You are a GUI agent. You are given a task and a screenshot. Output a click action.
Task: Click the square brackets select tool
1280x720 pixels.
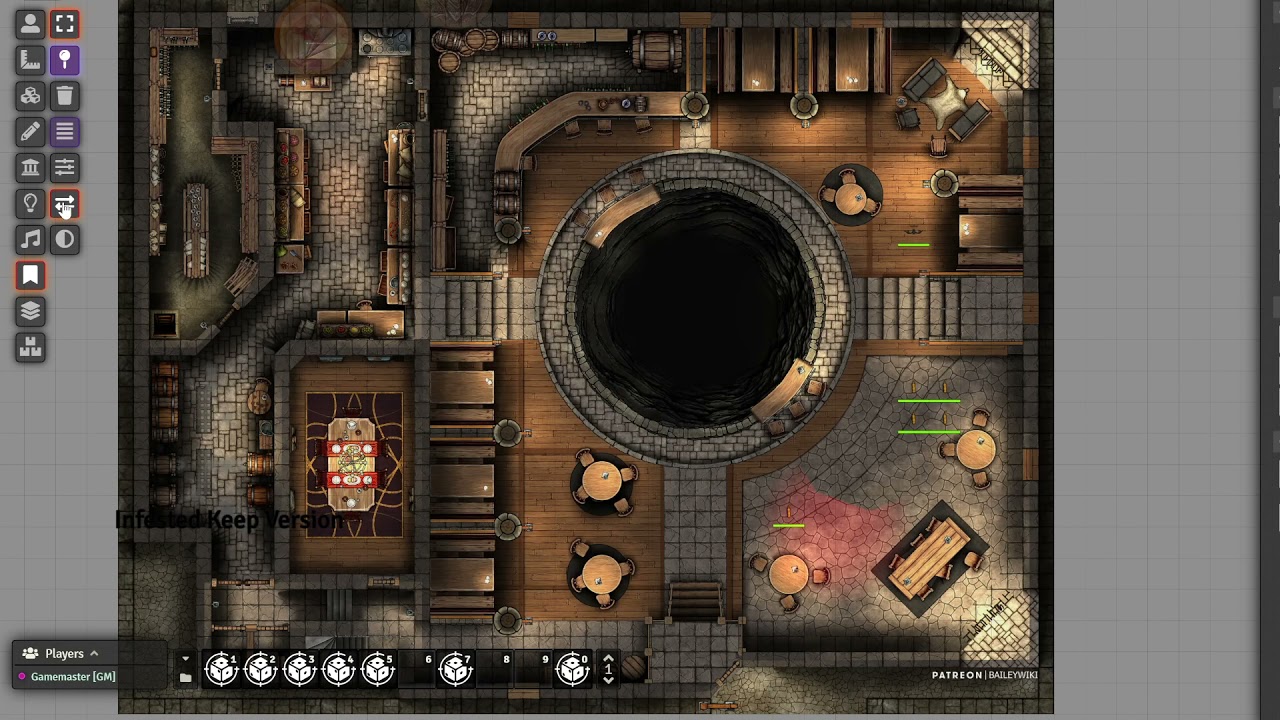point(65,24)
